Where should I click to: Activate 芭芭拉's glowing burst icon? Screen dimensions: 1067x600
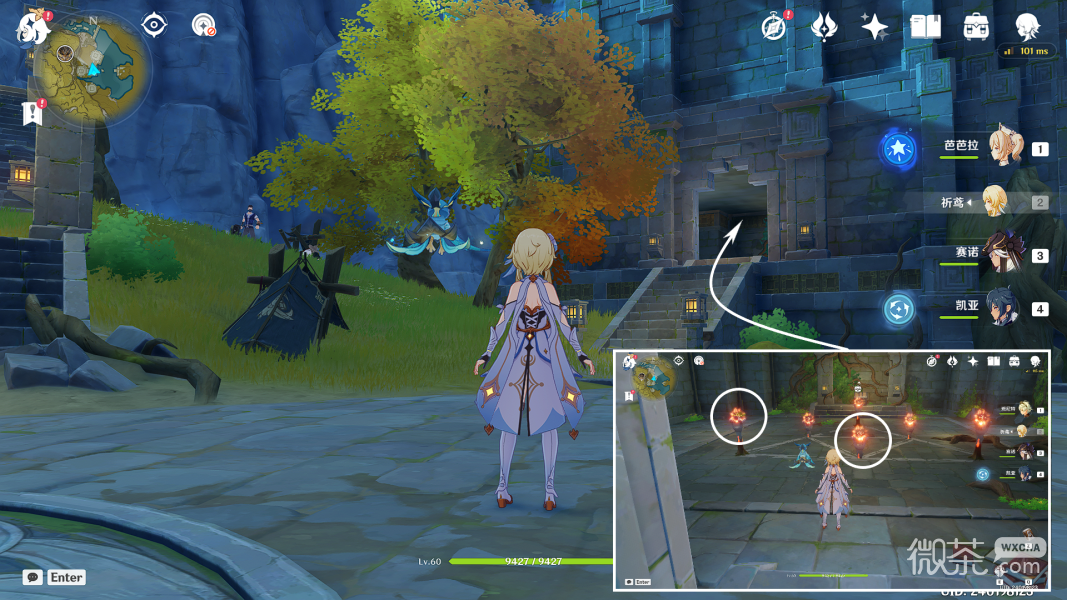tap(897, 150)
